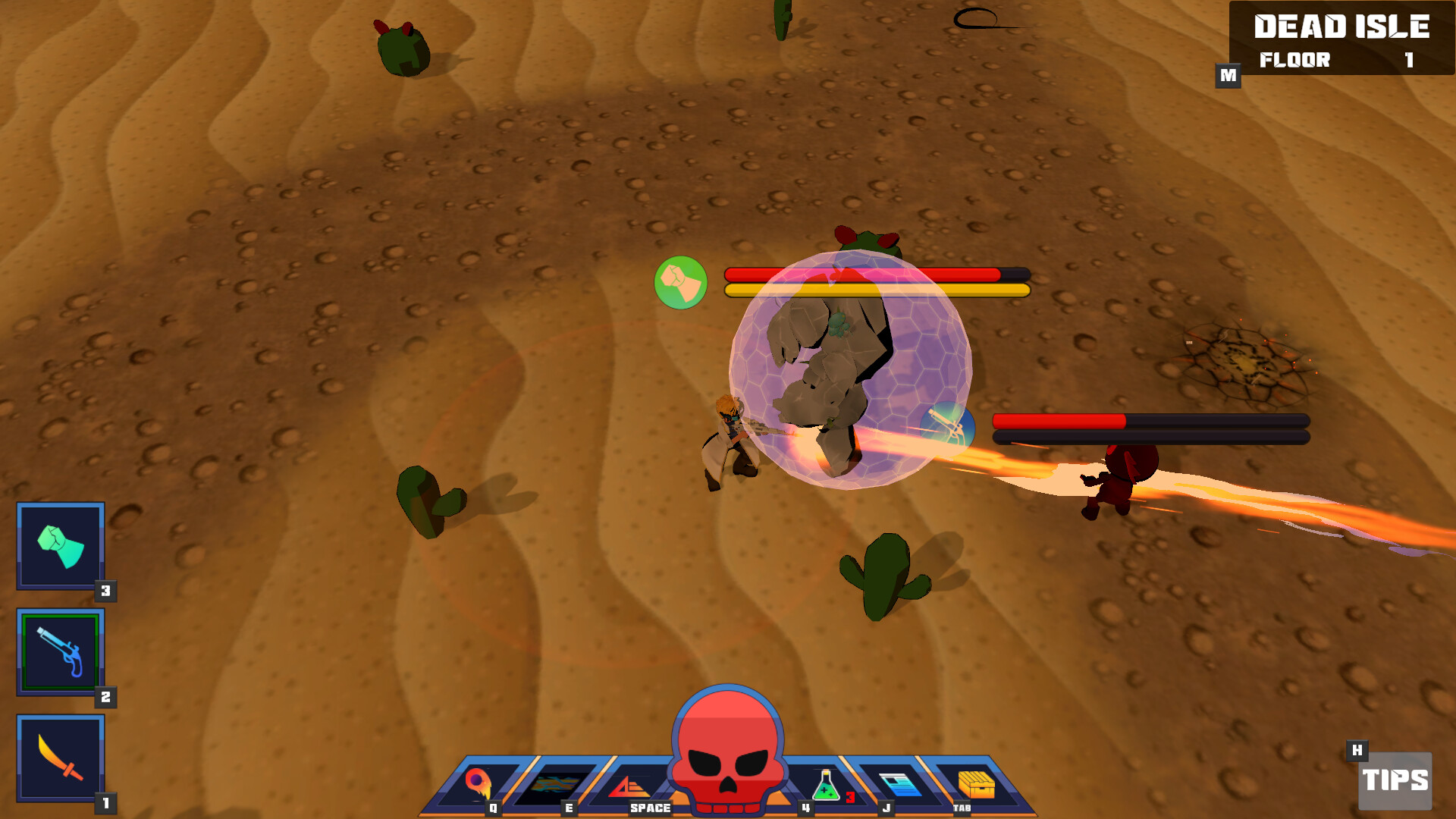Click the M minimap key label

[1228, 75]
